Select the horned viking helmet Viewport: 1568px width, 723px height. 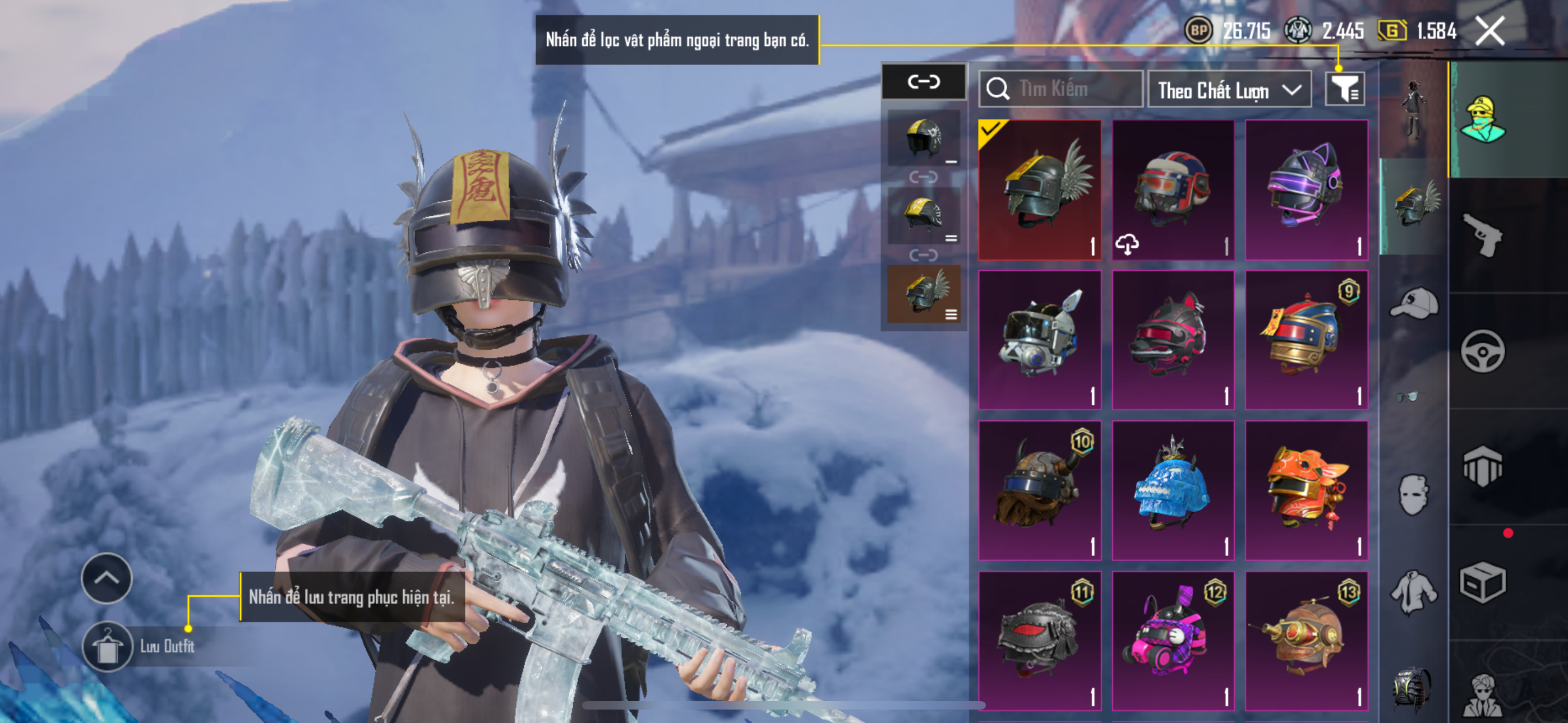[1040, 490]
